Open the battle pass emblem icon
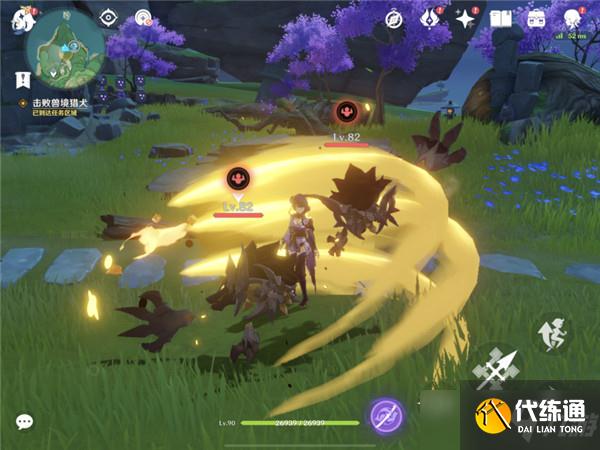Screen dimensions: 600x450 [430, 18]
